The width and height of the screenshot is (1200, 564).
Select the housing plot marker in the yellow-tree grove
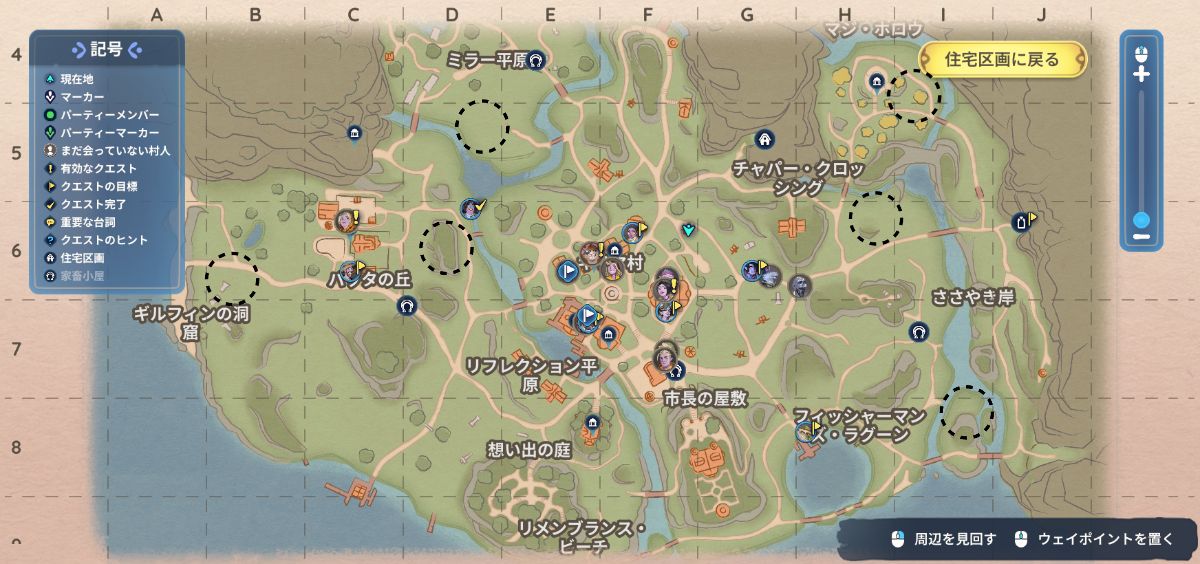(877, 82)
